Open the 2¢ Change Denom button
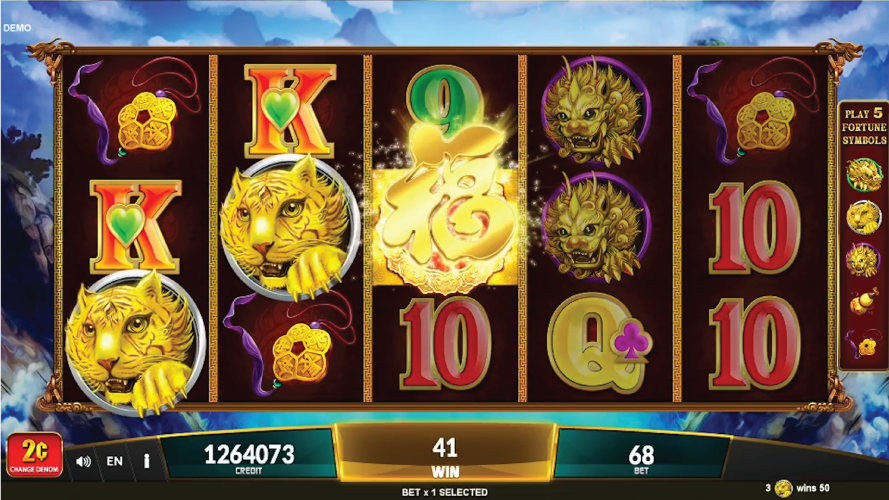 pyautogui.click(x=34, y=456)
